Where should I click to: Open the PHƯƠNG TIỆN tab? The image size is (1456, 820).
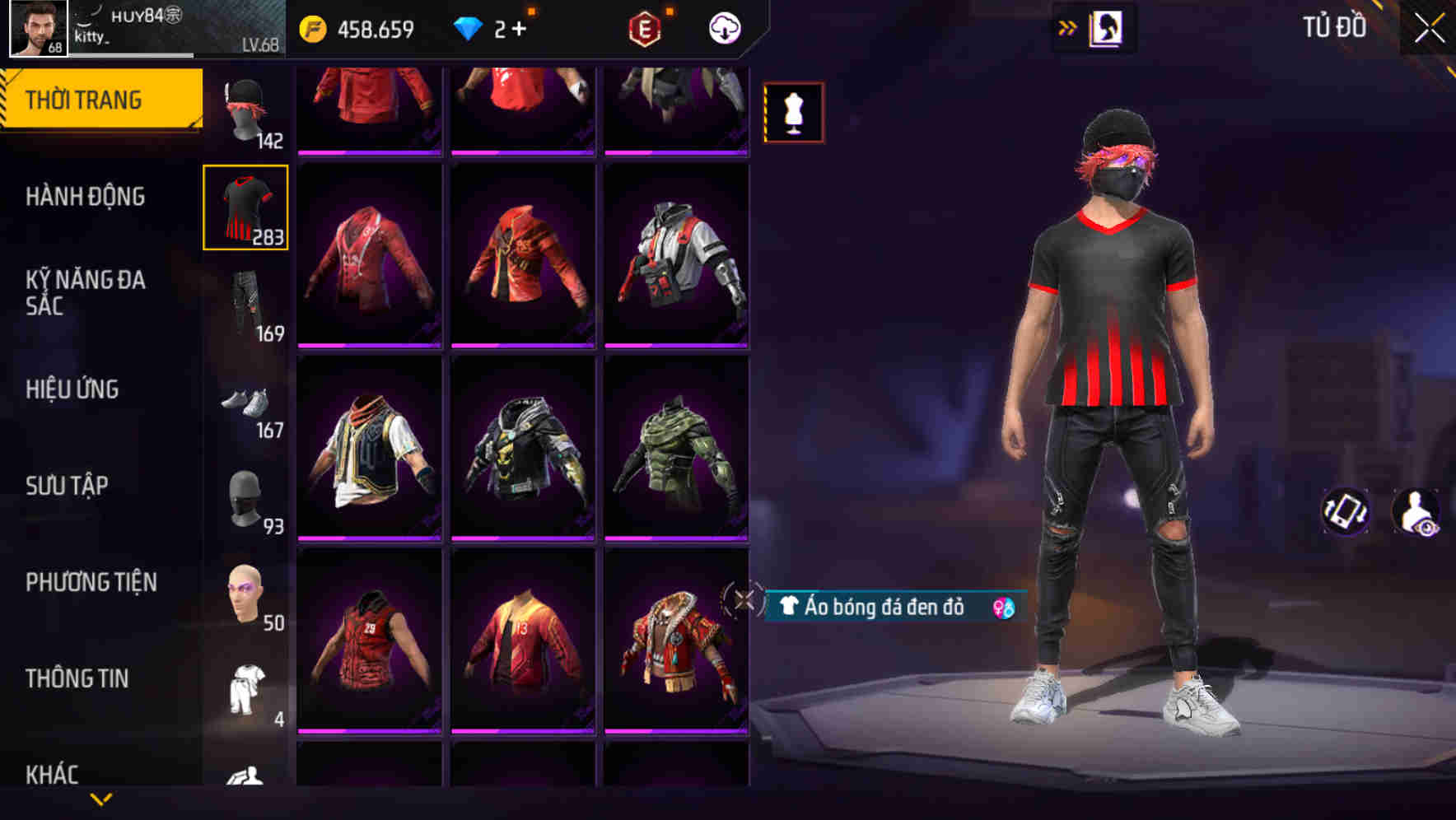click(x=91, y=582)
